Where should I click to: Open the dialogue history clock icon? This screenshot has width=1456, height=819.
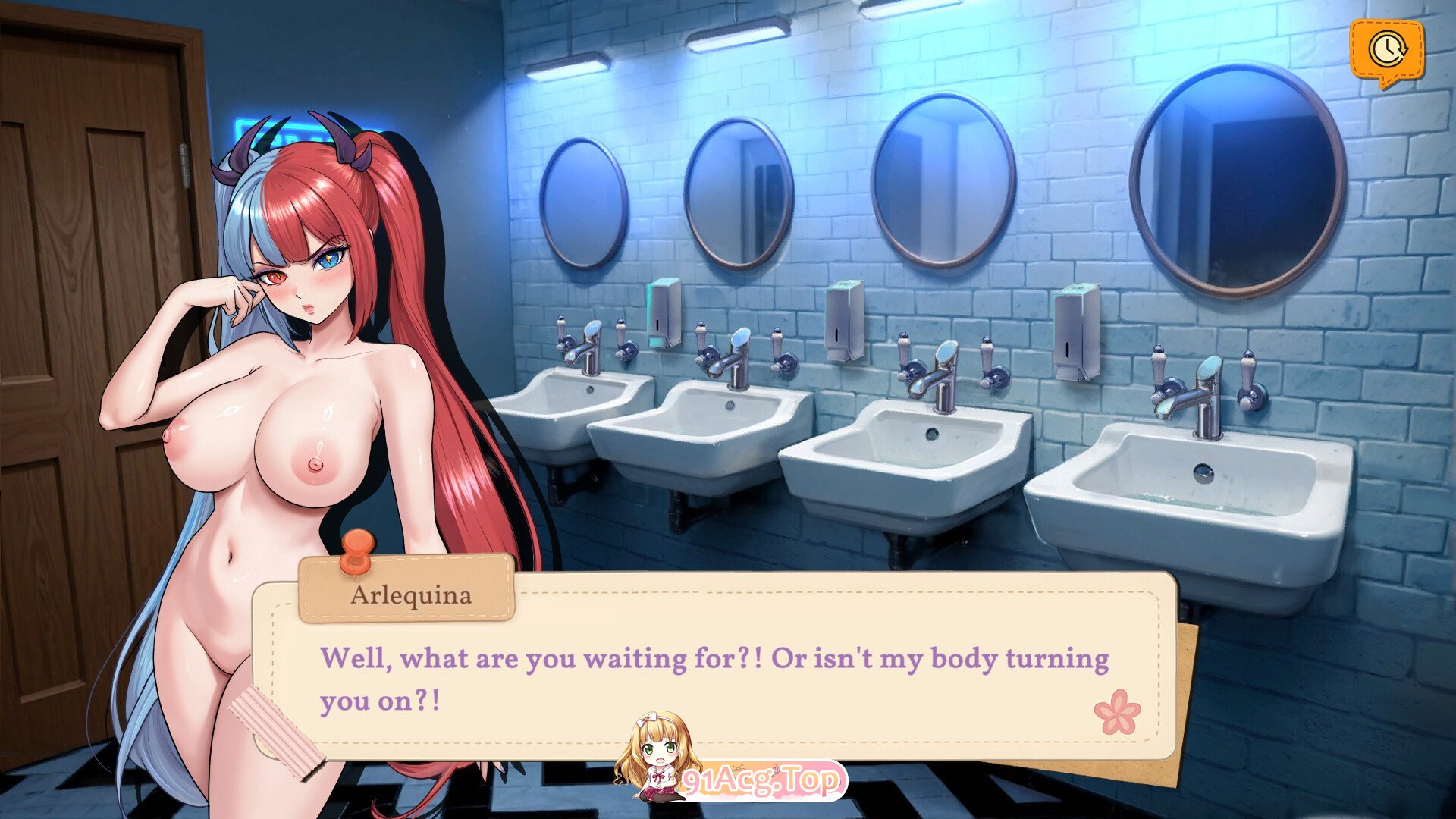[1386, 50]
